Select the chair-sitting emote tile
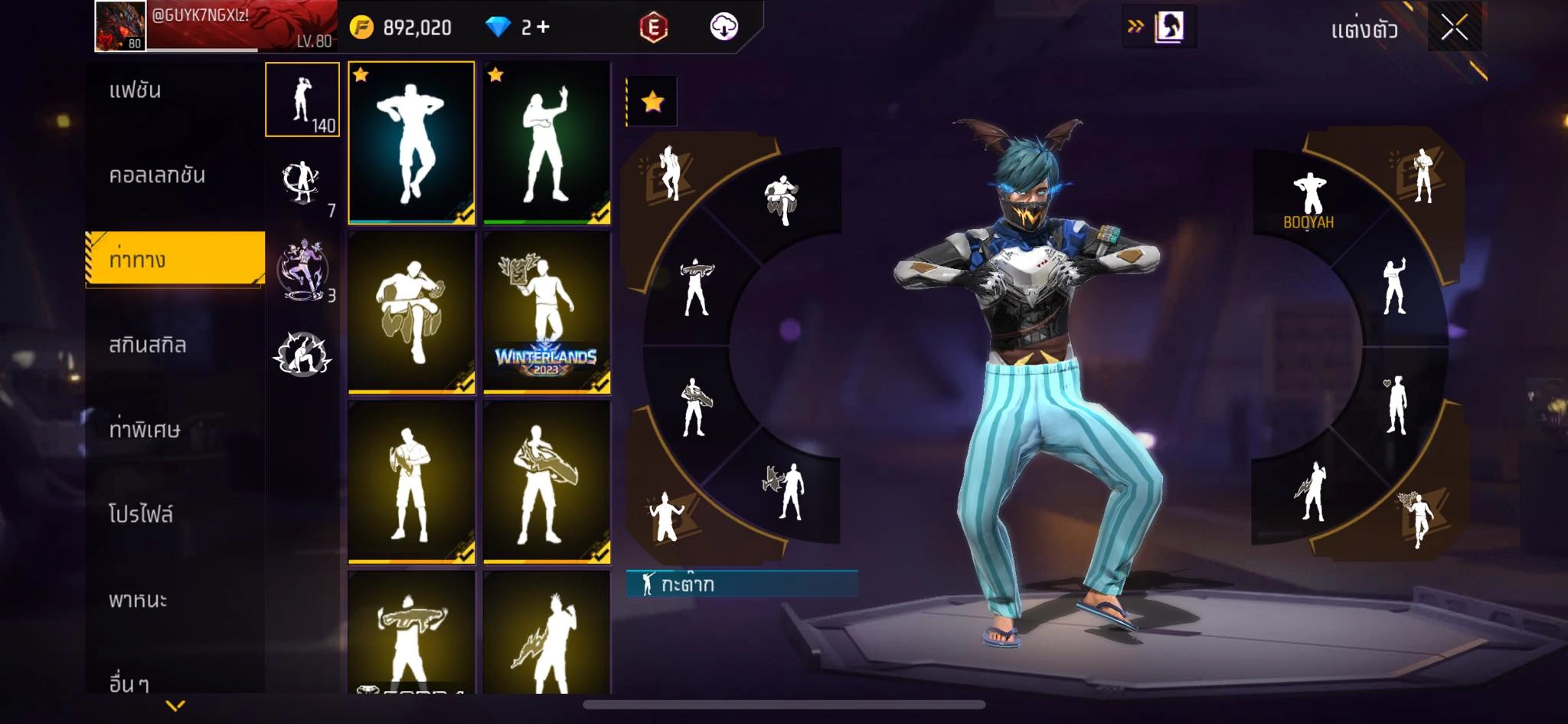1568x724 pixels. tap(411, 313)
